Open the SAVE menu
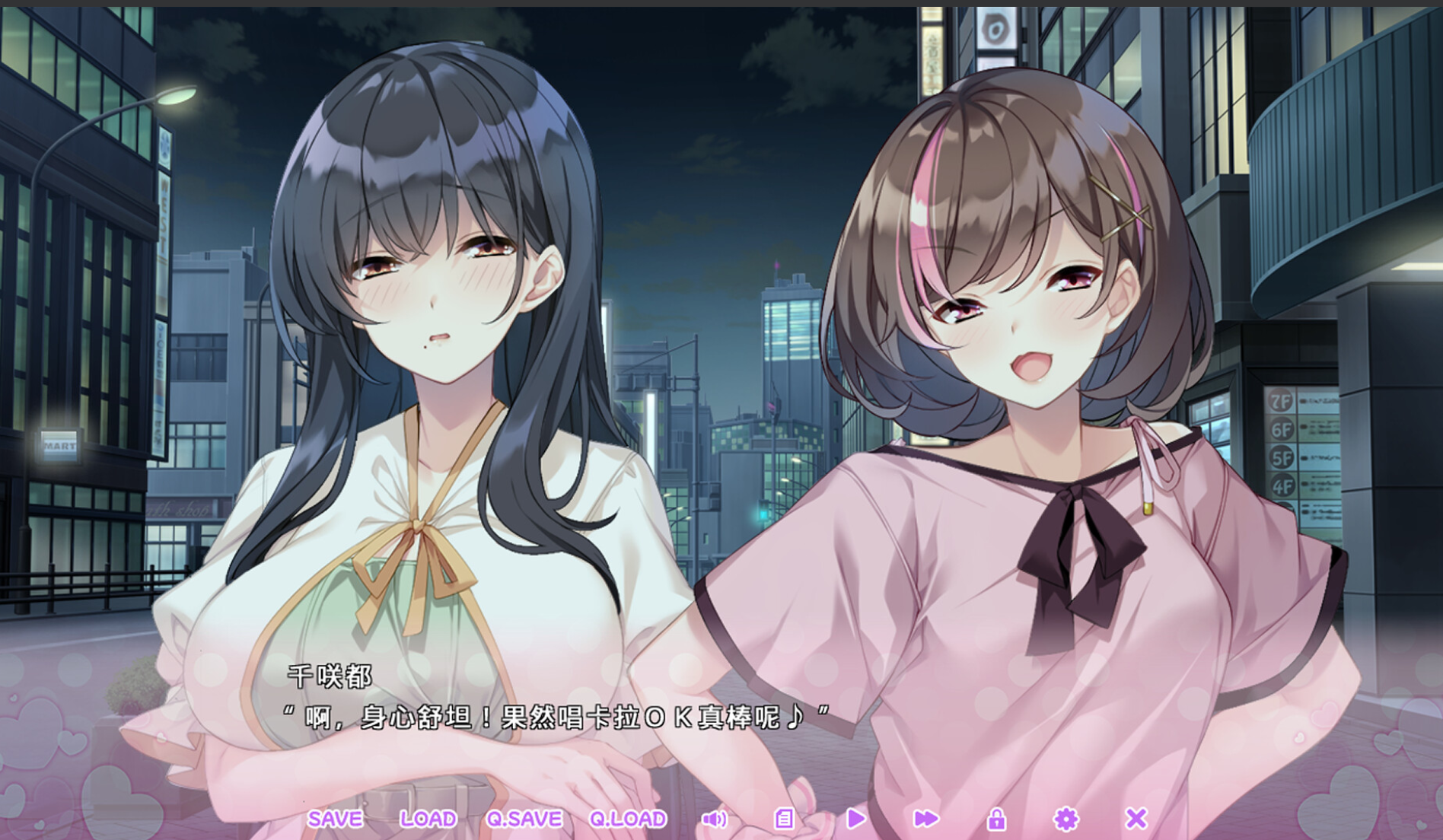This screenshot has height=840, width=1443. (x=335, y=819)
